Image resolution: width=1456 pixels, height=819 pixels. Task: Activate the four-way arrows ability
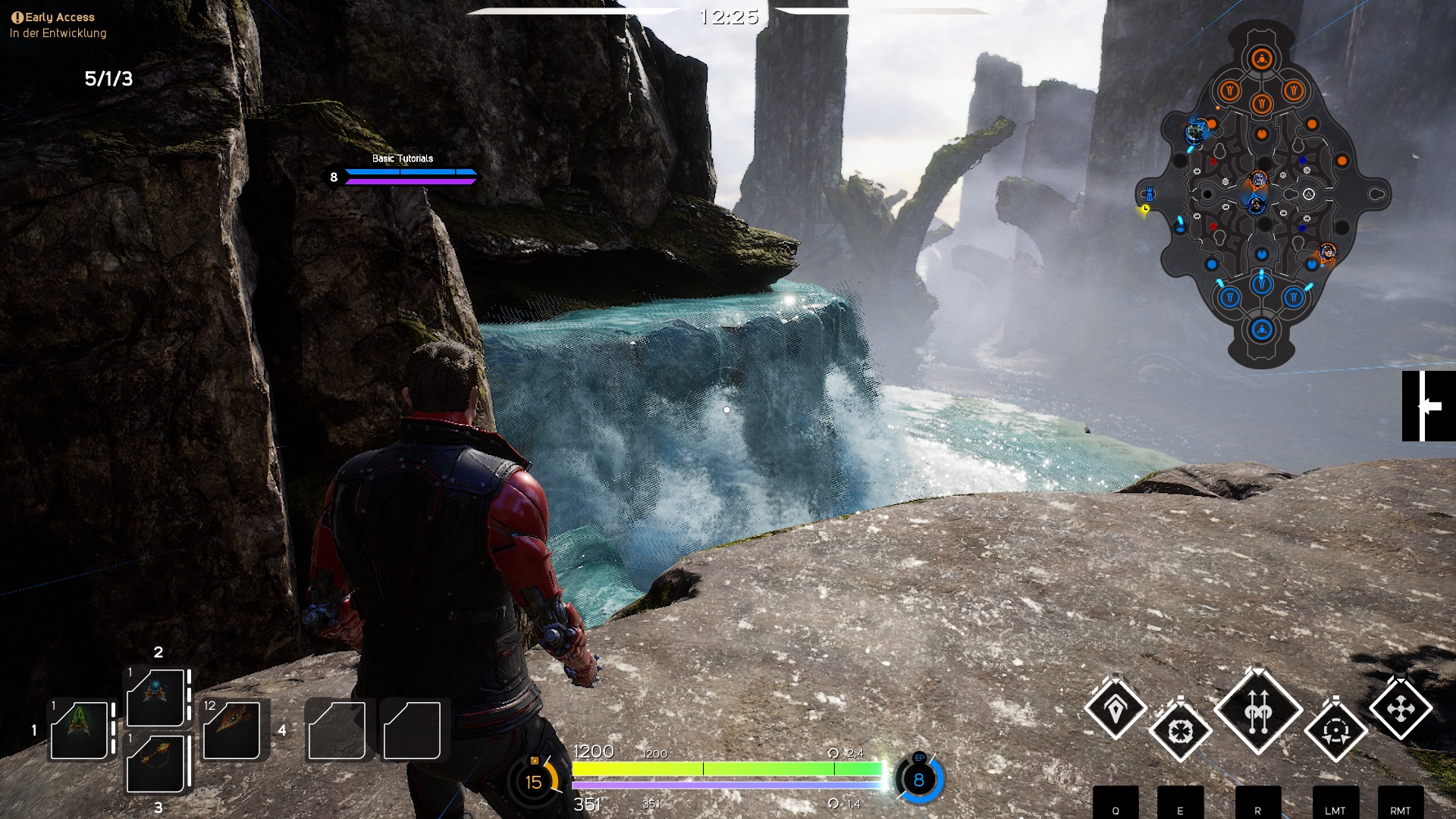click(x=1400, y=709)
